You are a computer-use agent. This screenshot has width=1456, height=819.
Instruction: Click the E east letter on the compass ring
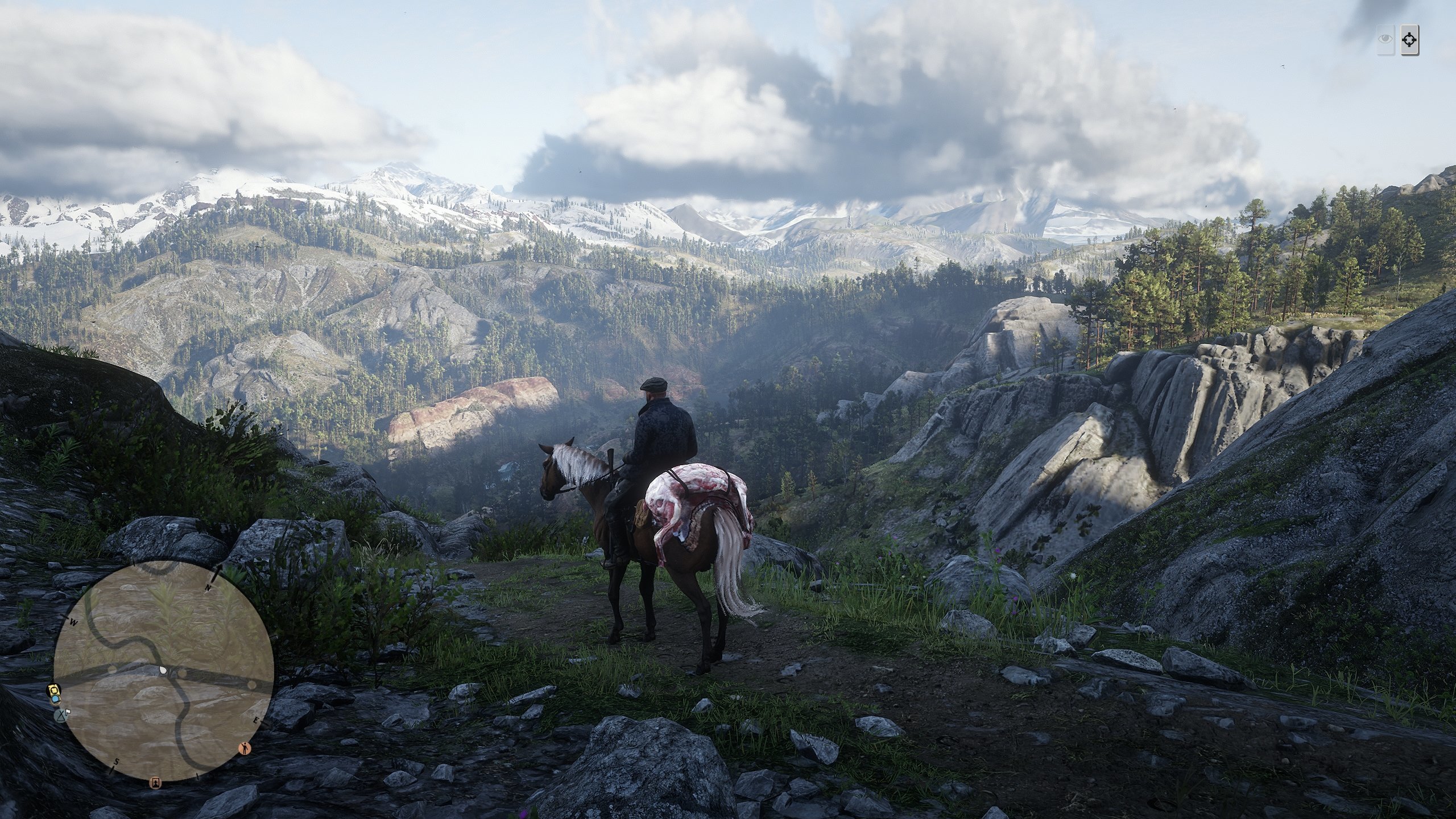point(257,720)
